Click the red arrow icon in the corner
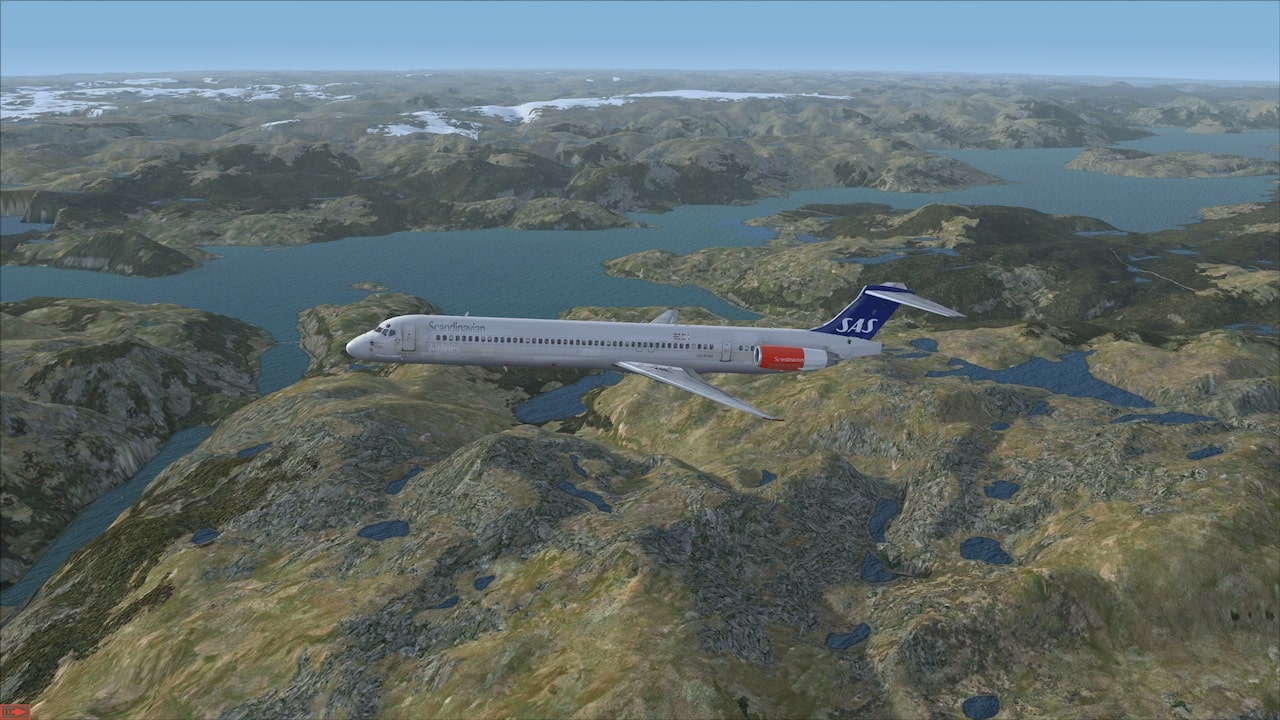This screenshot has width=1280, height=720. (x=15, y=711)
